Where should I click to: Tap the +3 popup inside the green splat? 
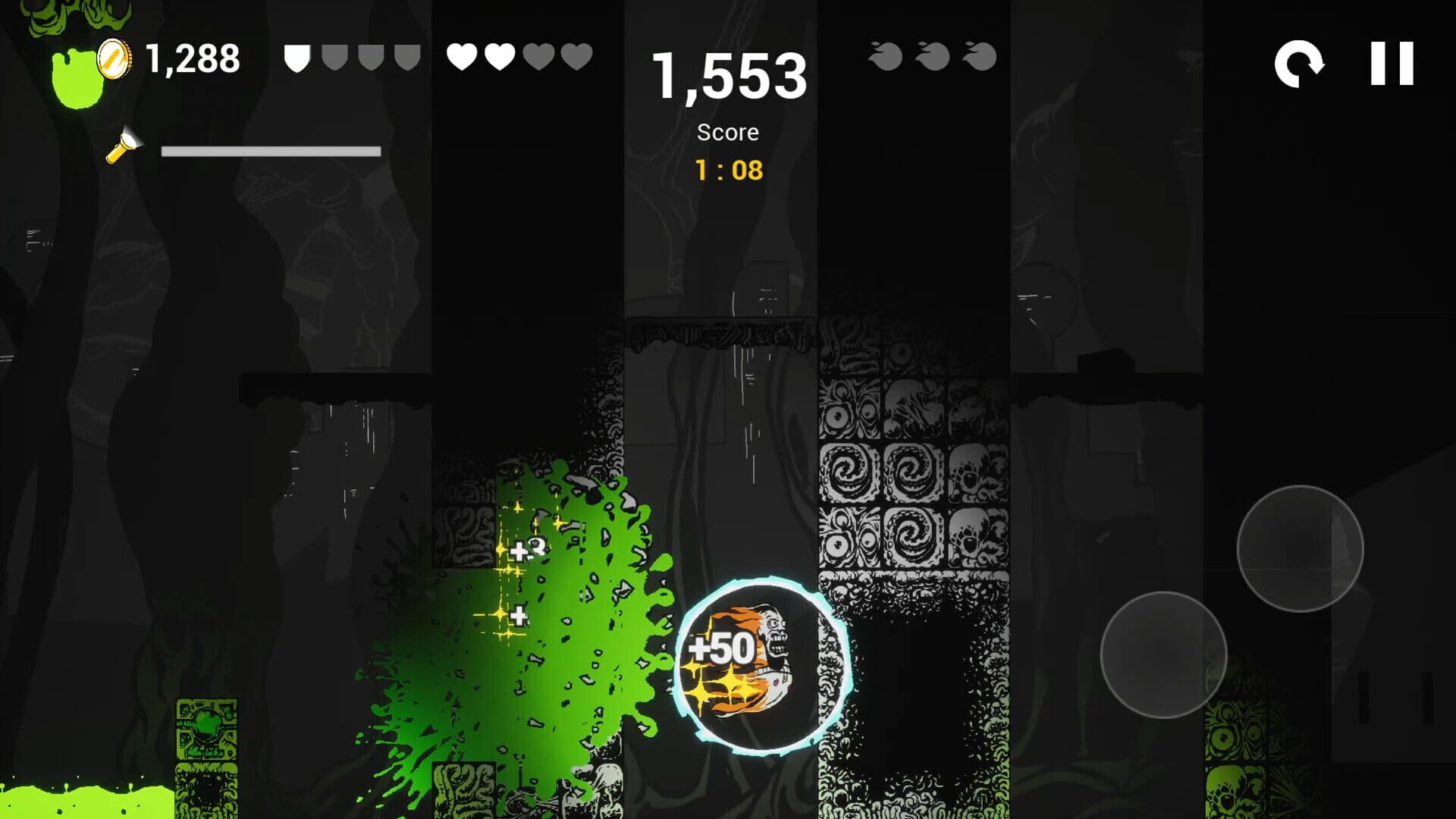(527, 548)
